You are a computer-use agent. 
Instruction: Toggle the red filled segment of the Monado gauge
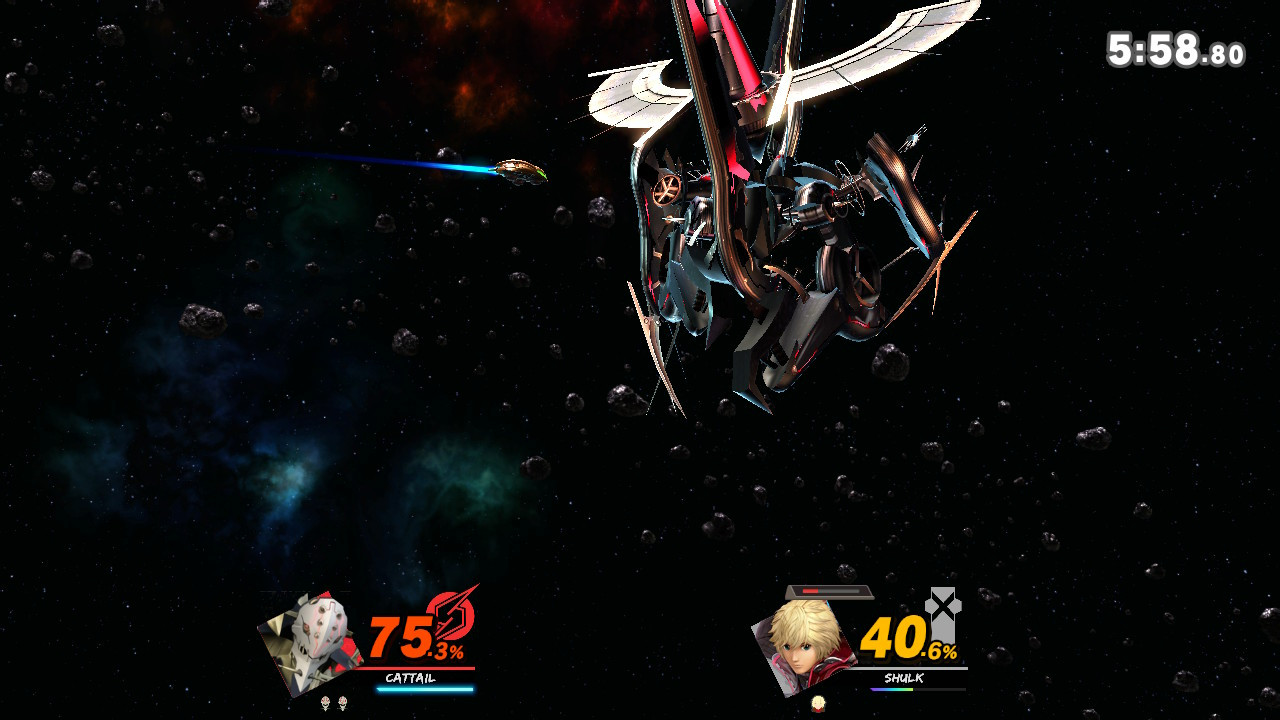[x=810, y=591]
